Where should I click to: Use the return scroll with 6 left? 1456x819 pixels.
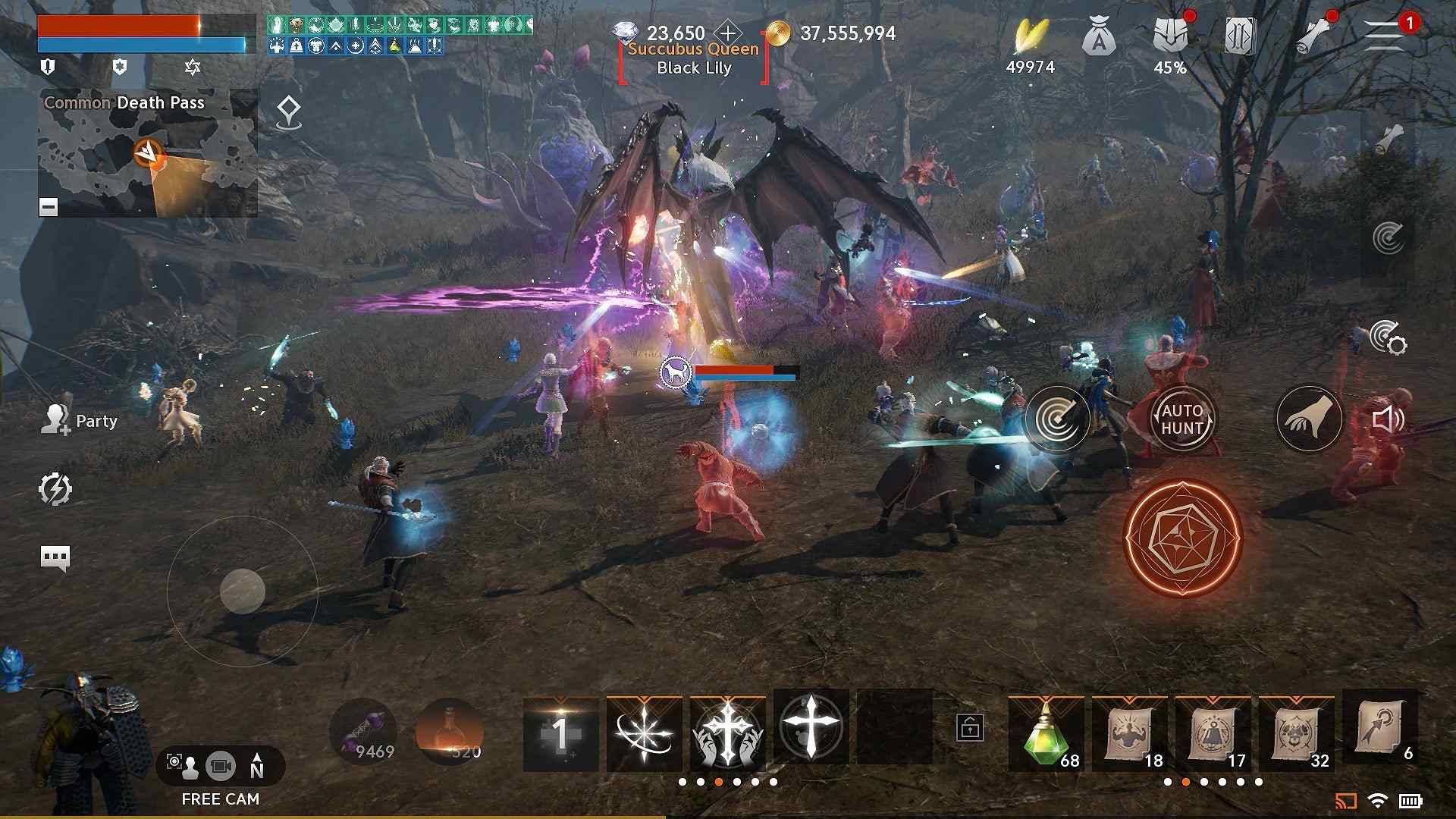click(1380, 728)
